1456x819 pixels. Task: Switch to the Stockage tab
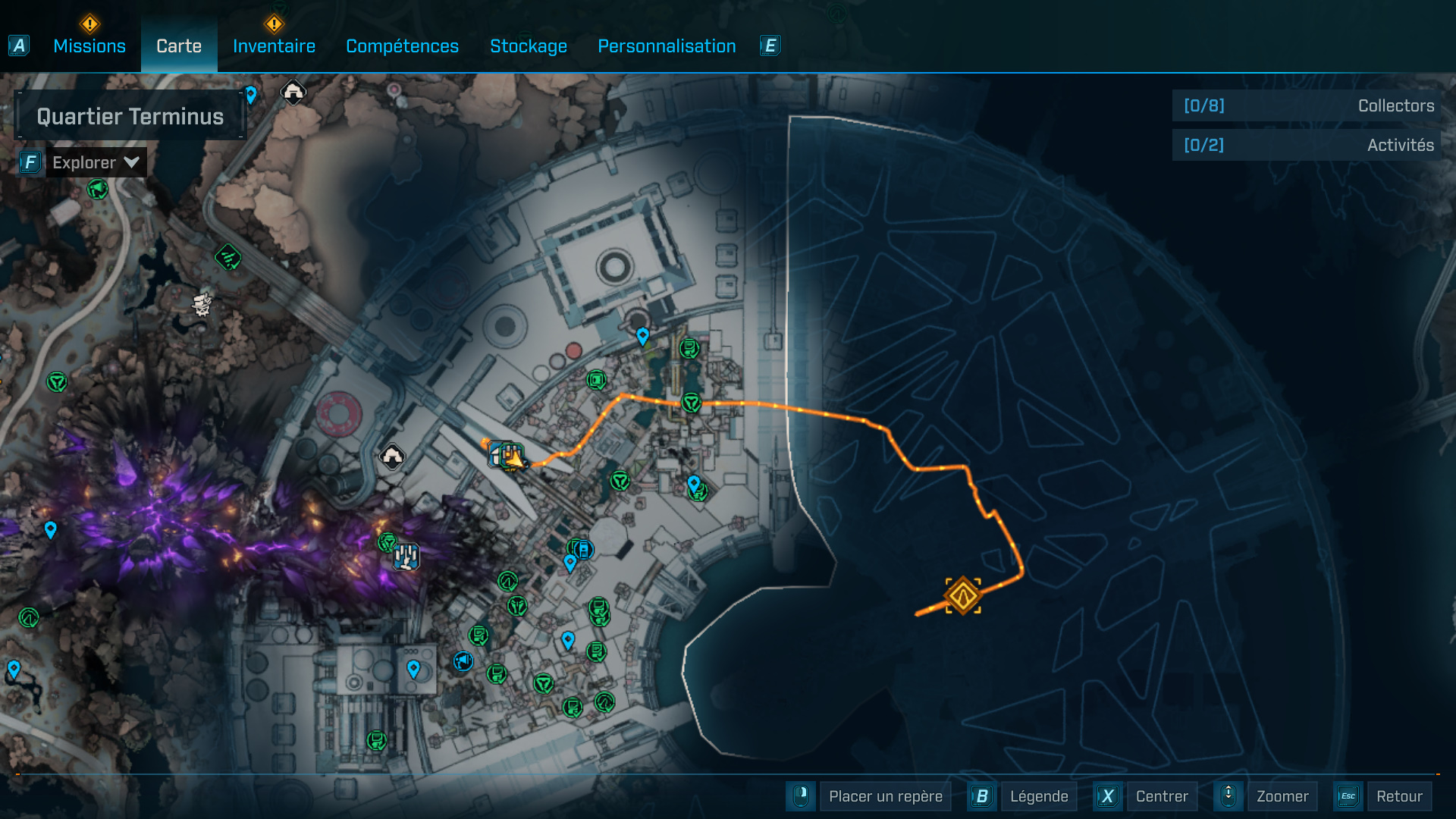[x=529, y=46]
